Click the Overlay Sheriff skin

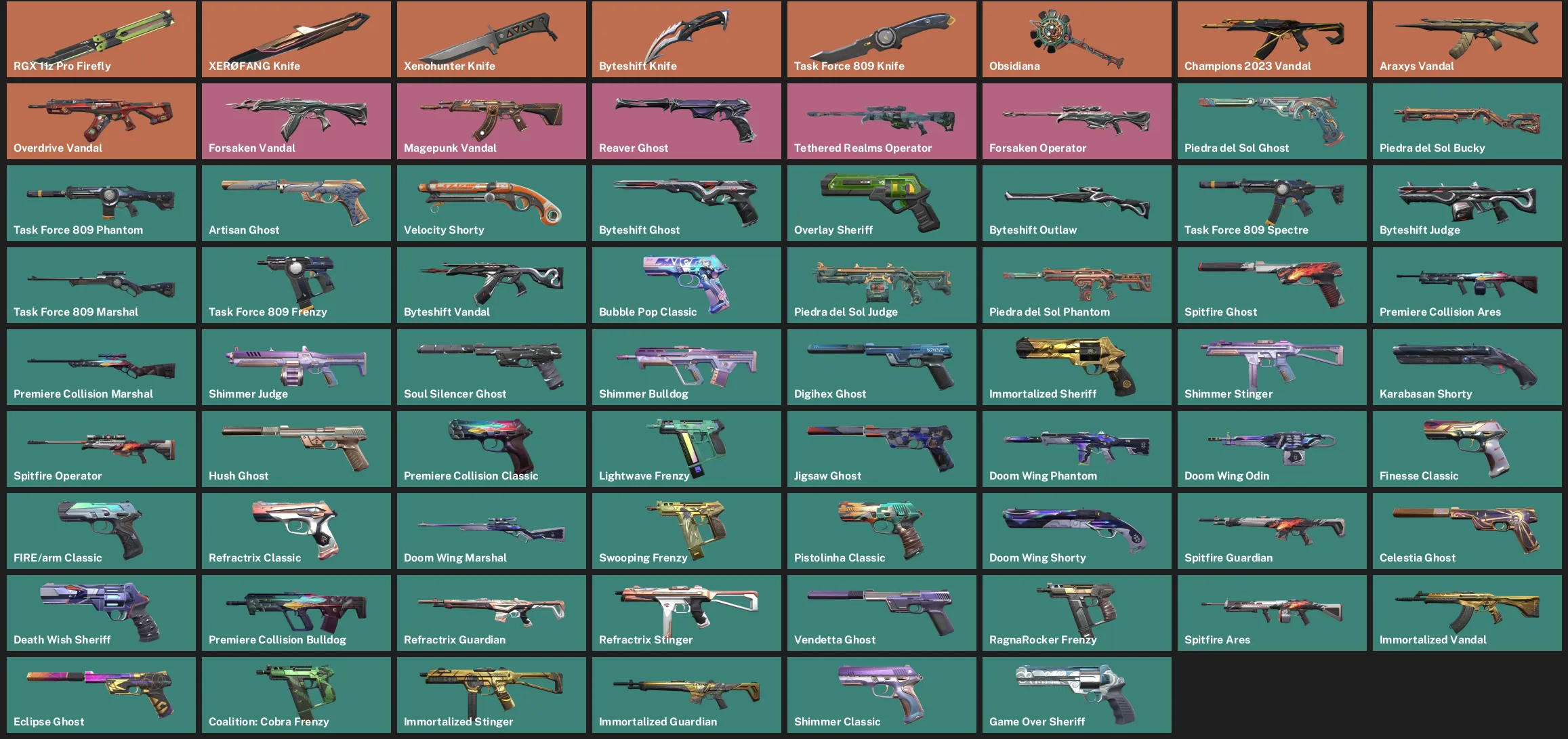pos(881,203)
